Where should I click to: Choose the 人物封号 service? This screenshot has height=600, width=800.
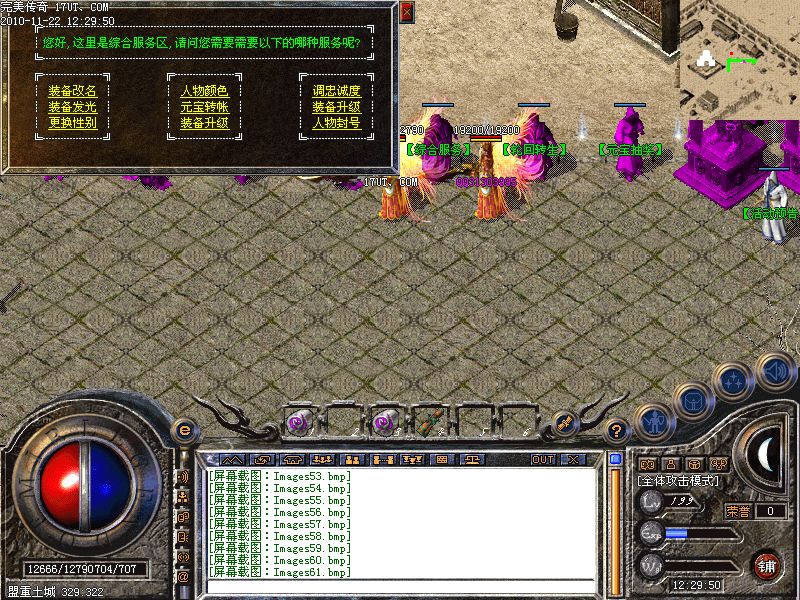coord(336,123)
